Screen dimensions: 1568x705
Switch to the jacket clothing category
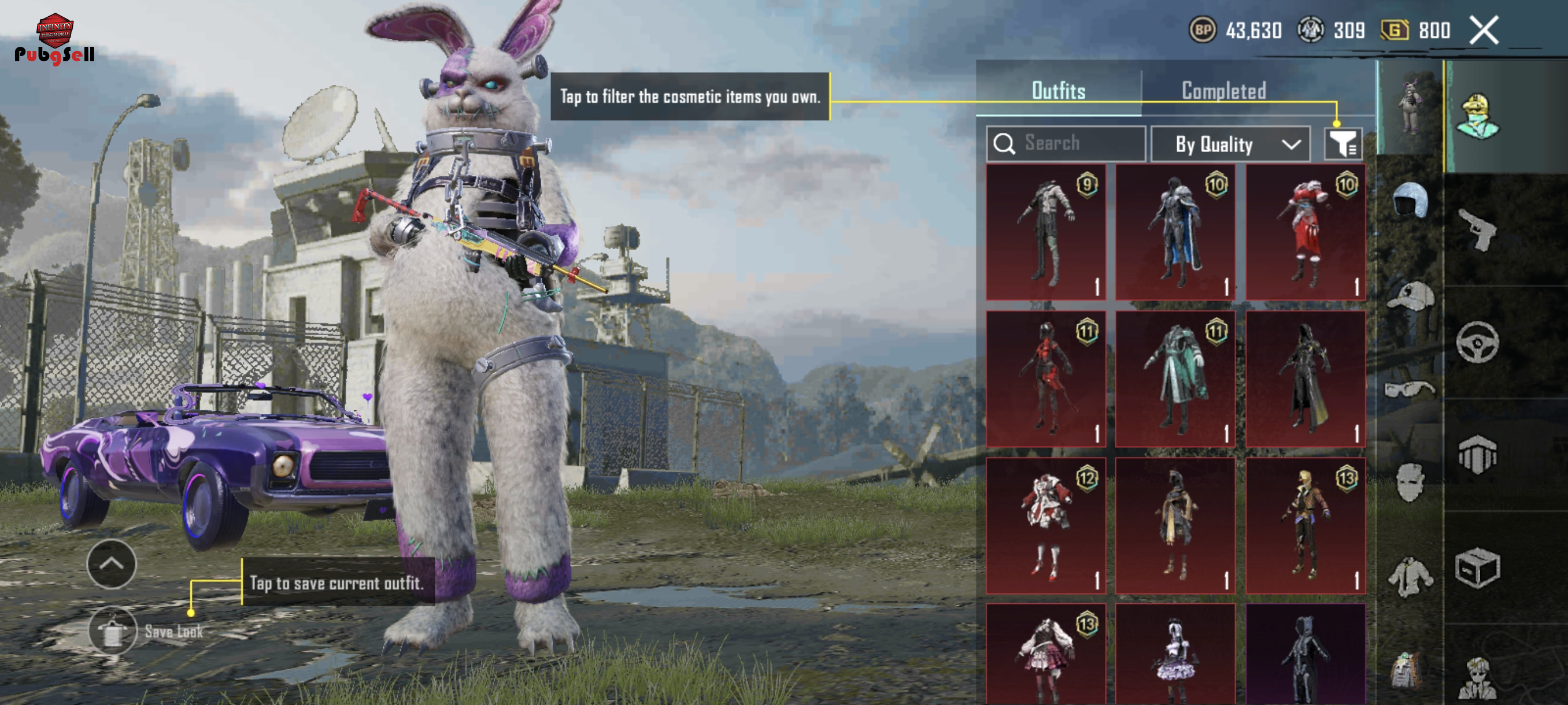point(1409,577)
